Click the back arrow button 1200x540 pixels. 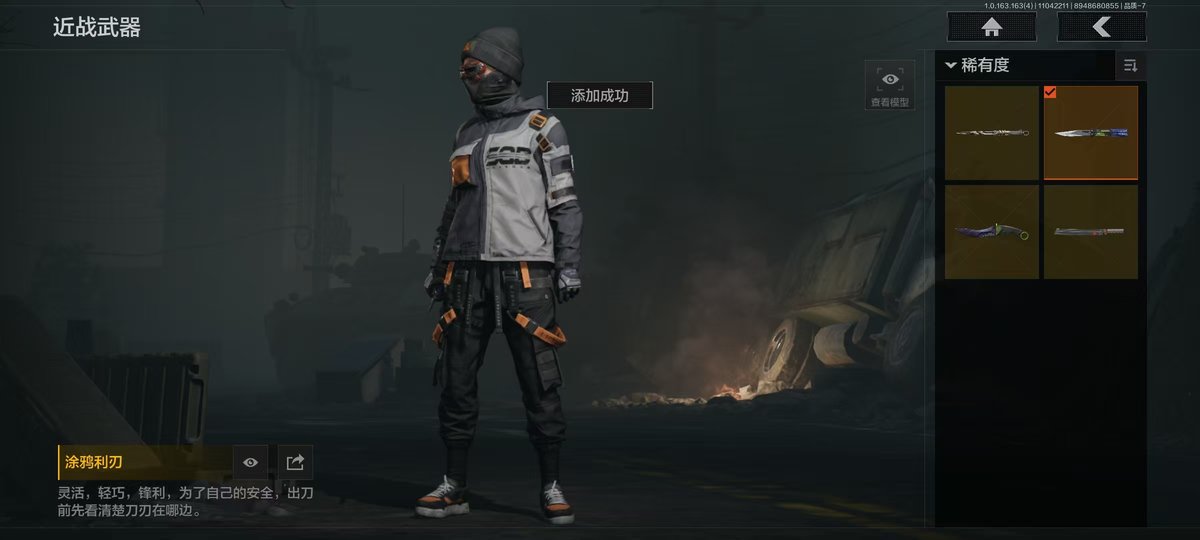pyautogui.click(x=1101, y=28)
